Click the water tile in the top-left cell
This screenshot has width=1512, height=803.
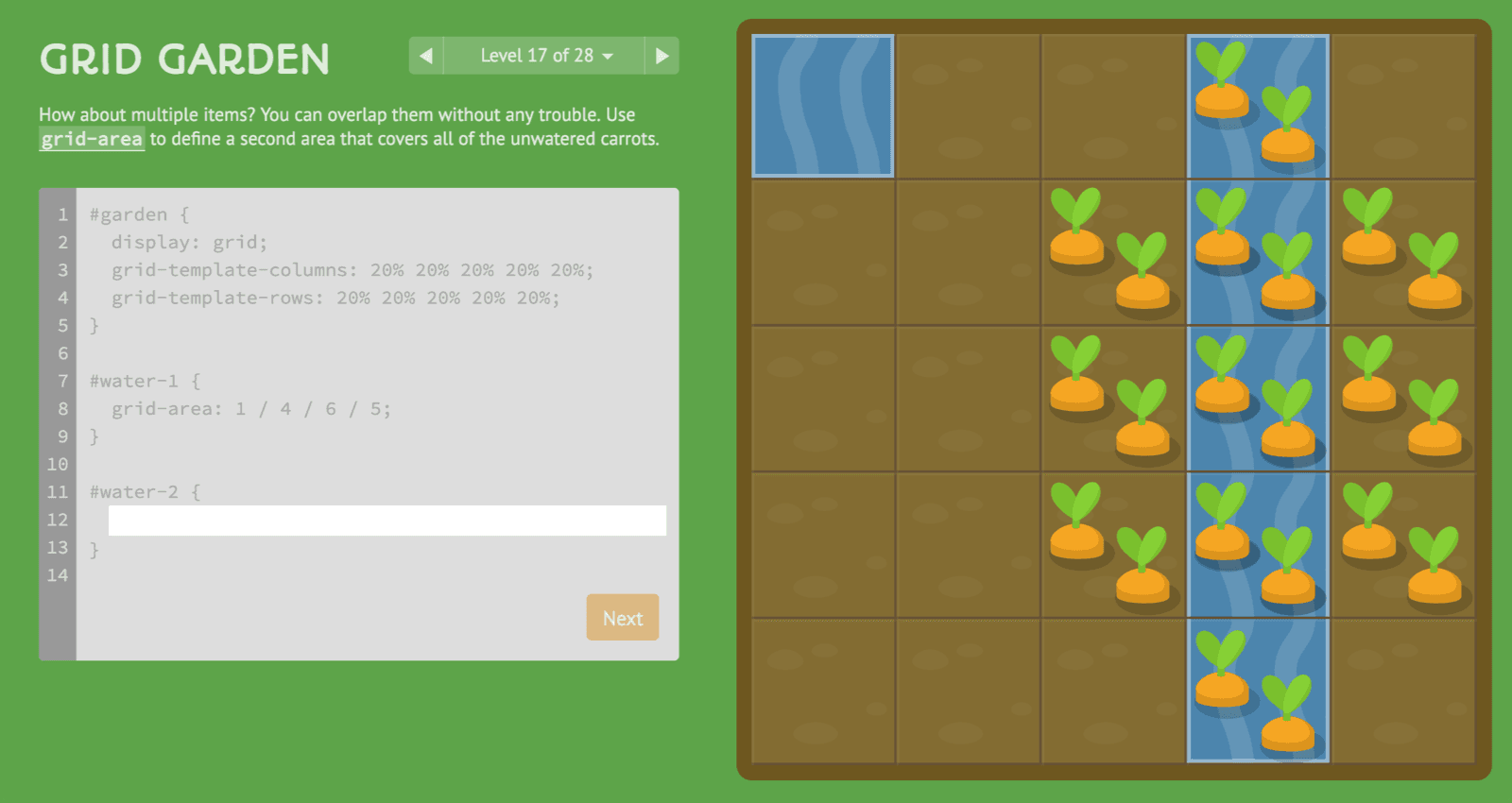tap(821, 106)
